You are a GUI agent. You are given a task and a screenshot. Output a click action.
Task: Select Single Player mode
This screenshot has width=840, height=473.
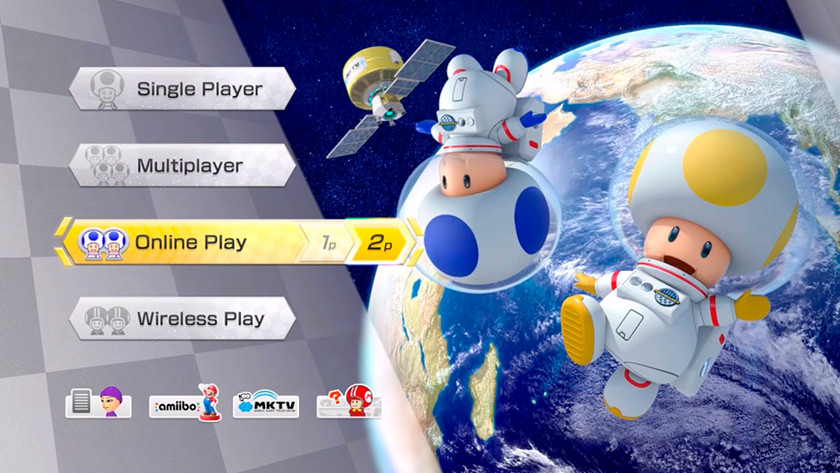pos(182,89)
